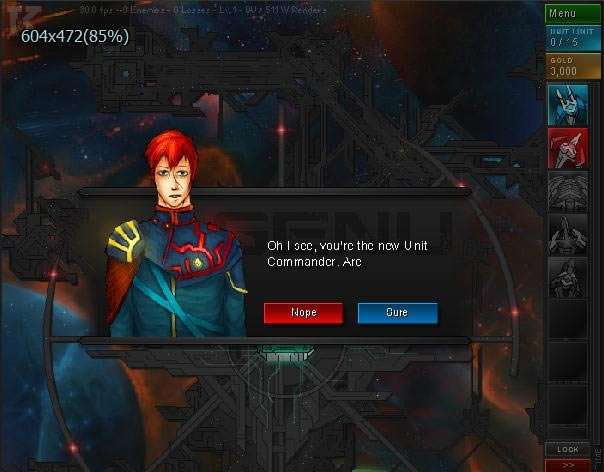This screenshot has height=472, width=604.
Task: Answer Nope to the commander
Action: 303,313
